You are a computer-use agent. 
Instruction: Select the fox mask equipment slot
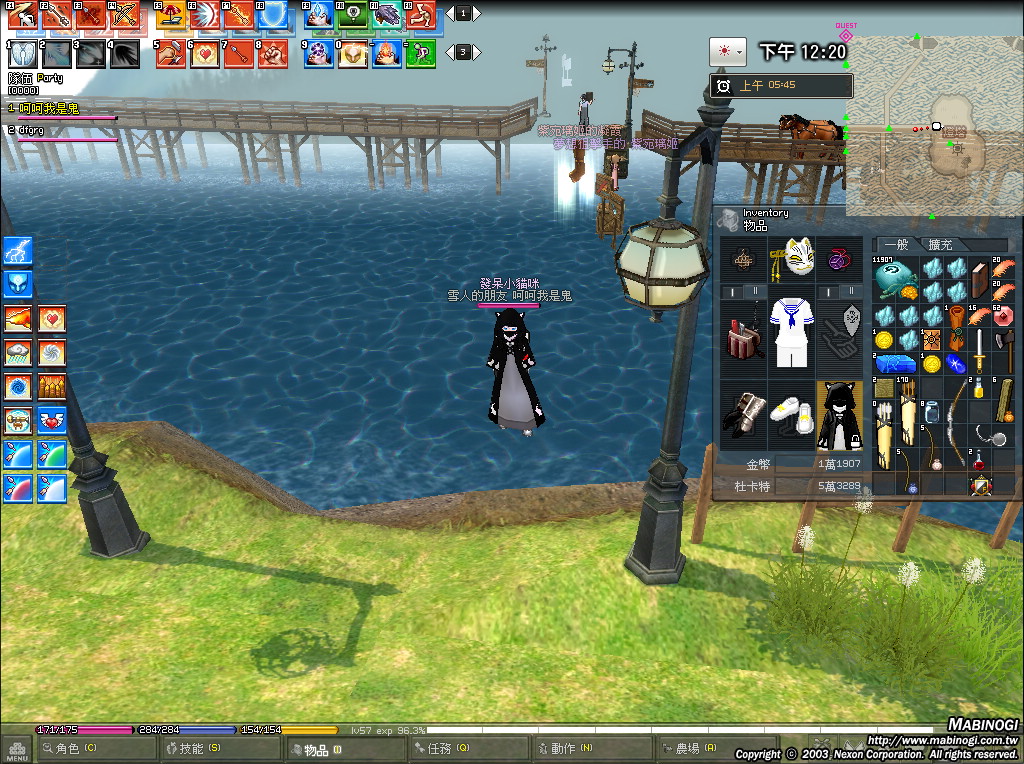[x=795, y=258]
